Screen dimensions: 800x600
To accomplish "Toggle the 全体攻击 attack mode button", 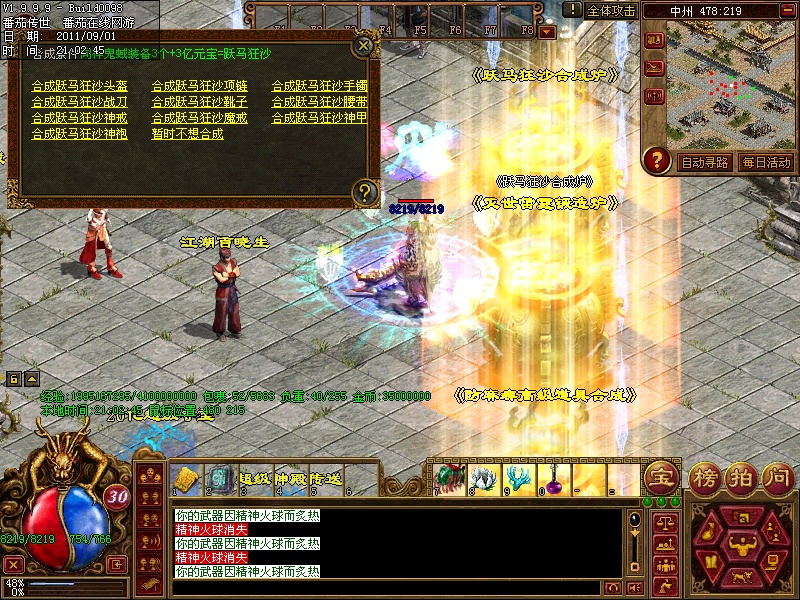I will point(611,11).
